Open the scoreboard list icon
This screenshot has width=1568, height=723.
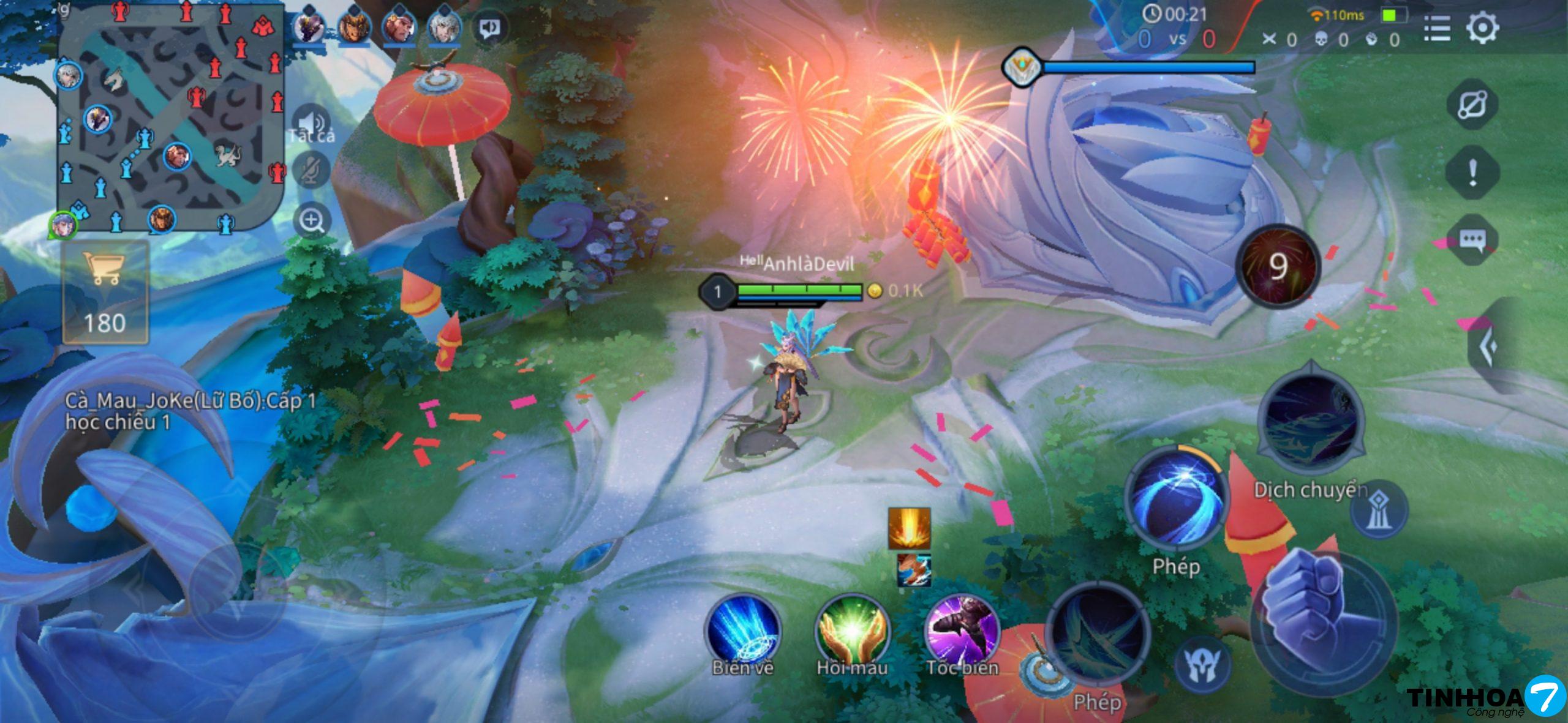[1437, 28]
